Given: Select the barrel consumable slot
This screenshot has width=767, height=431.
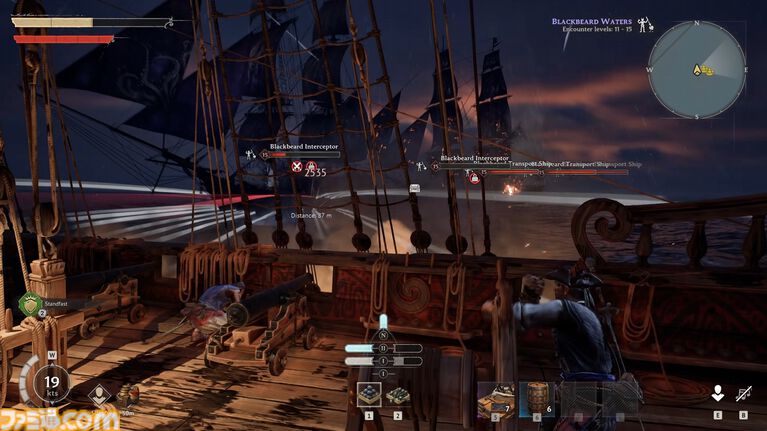Looking at the screenshot, I should coord(538,398).
